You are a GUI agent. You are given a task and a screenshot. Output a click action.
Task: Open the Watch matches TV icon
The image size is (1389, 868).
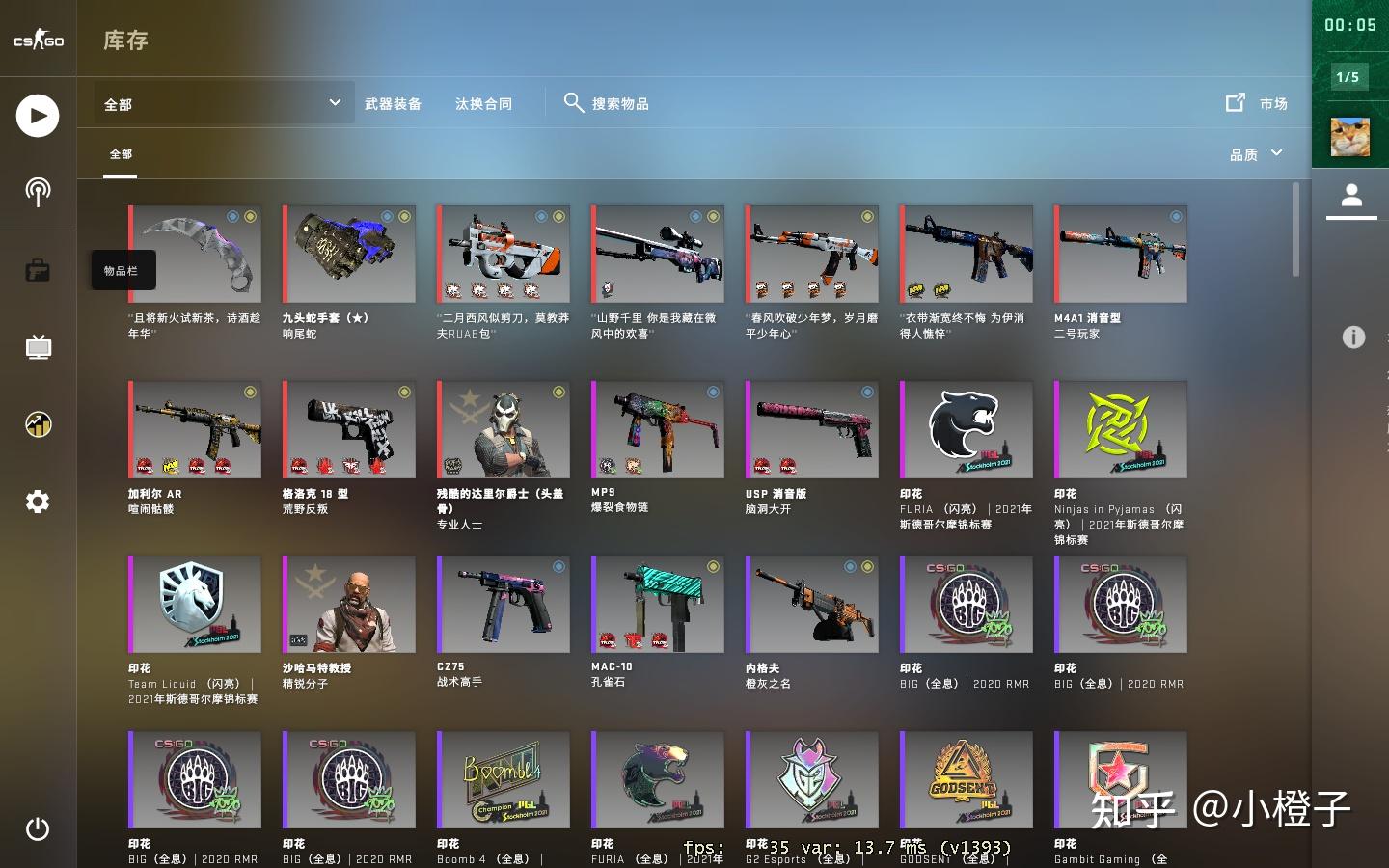pos(38,347)
